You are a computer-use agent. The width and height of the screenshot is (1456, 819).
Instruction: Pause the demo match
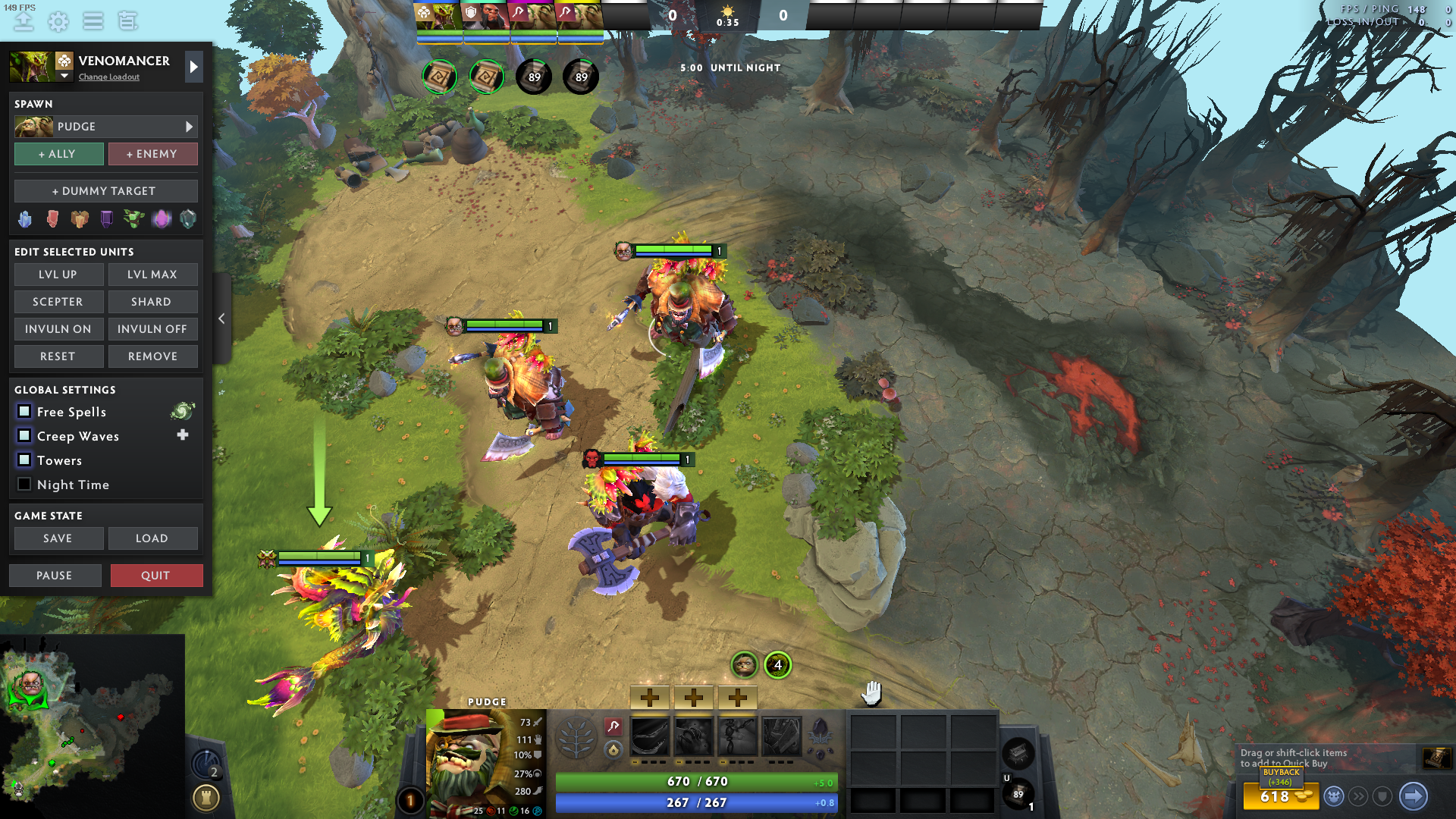tap(55, 576)
